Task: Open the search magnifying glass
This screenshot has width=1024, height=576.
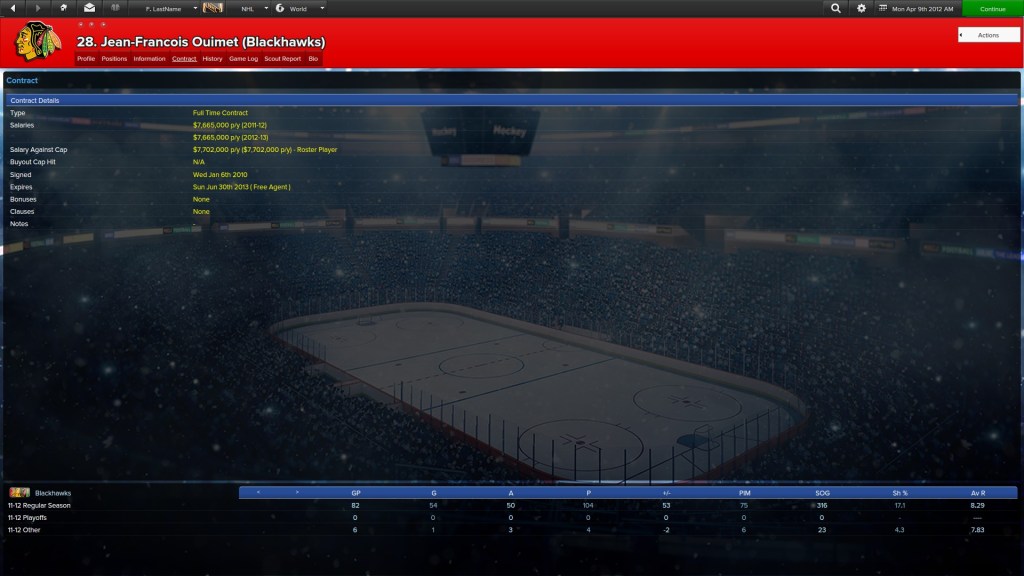Action: pos(836,8)
